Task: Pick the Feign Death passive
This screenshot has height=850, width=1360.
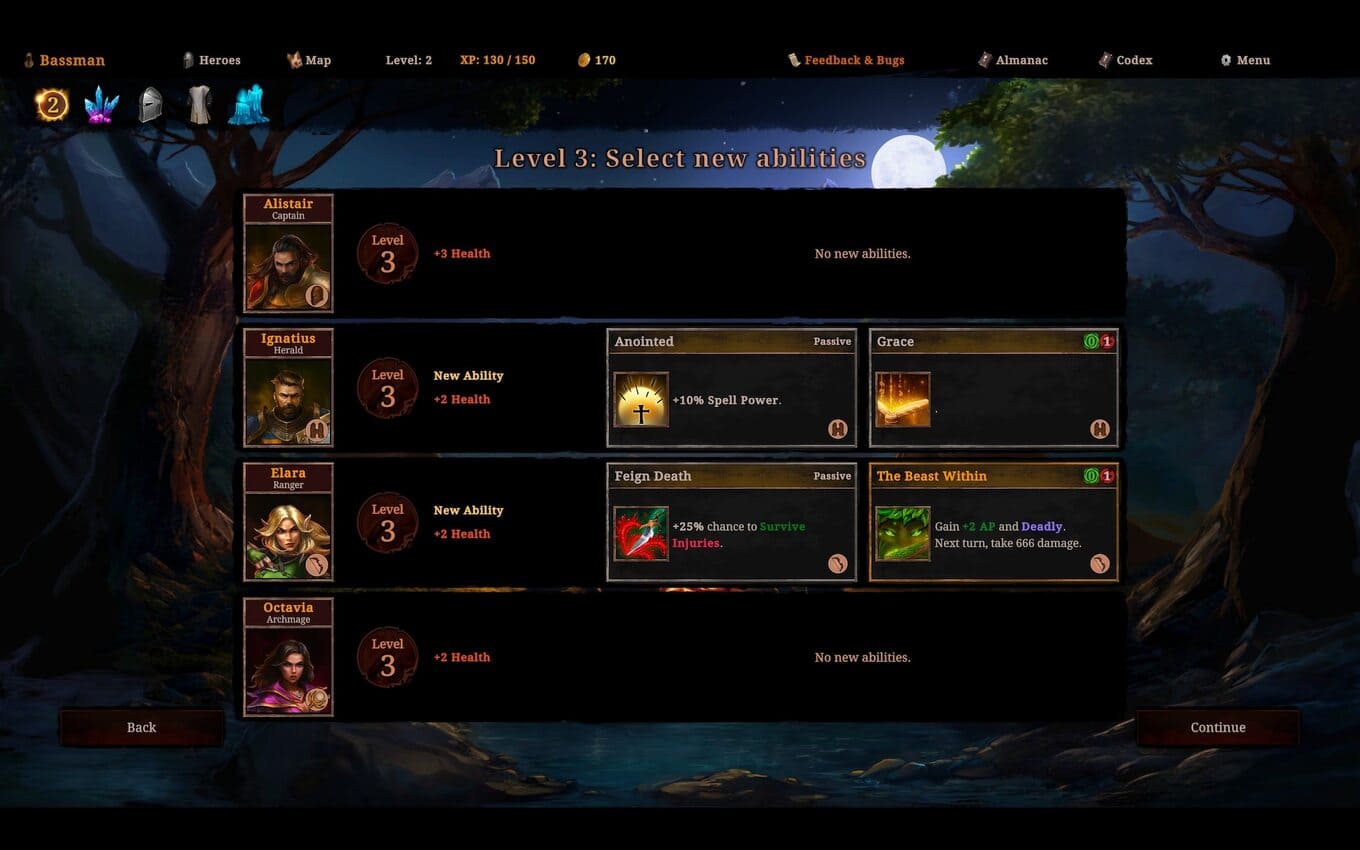Action: [731, 522]
